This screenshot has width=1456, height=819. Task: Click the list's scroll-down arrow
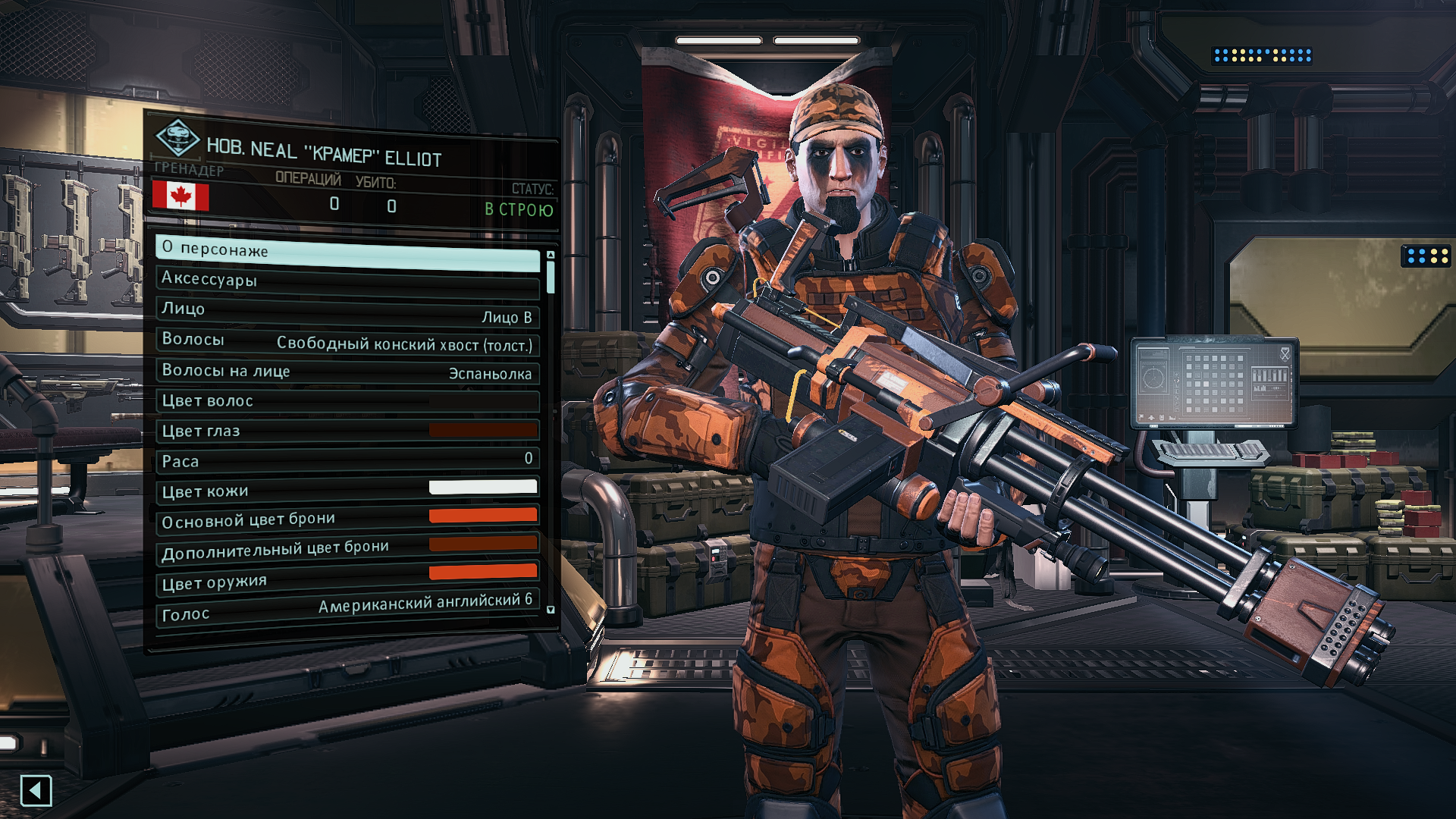coord(551,610)
